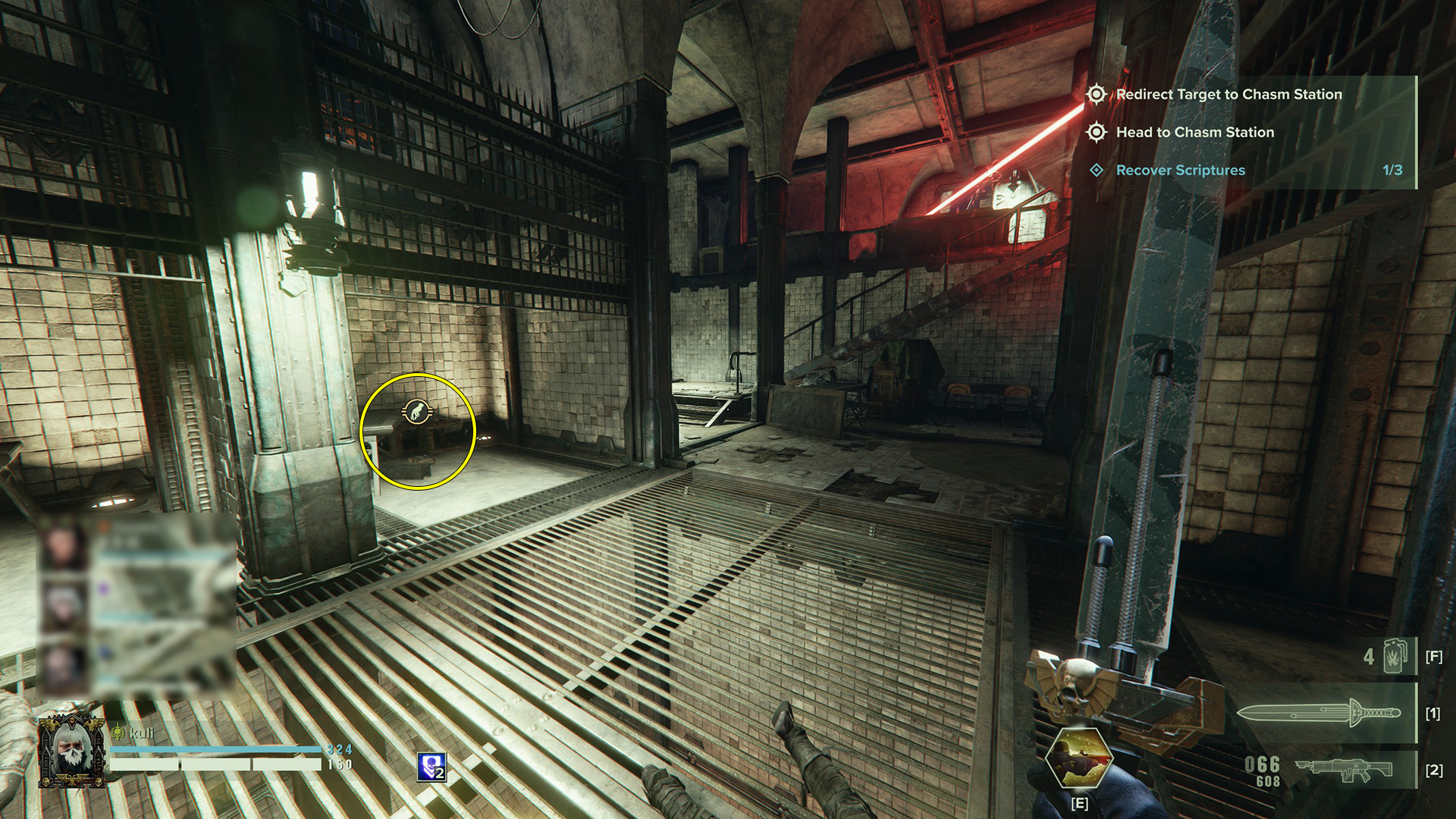Screen dimensions: 1456x819
Task: Click the kuli player portrait
Action: 71,751
